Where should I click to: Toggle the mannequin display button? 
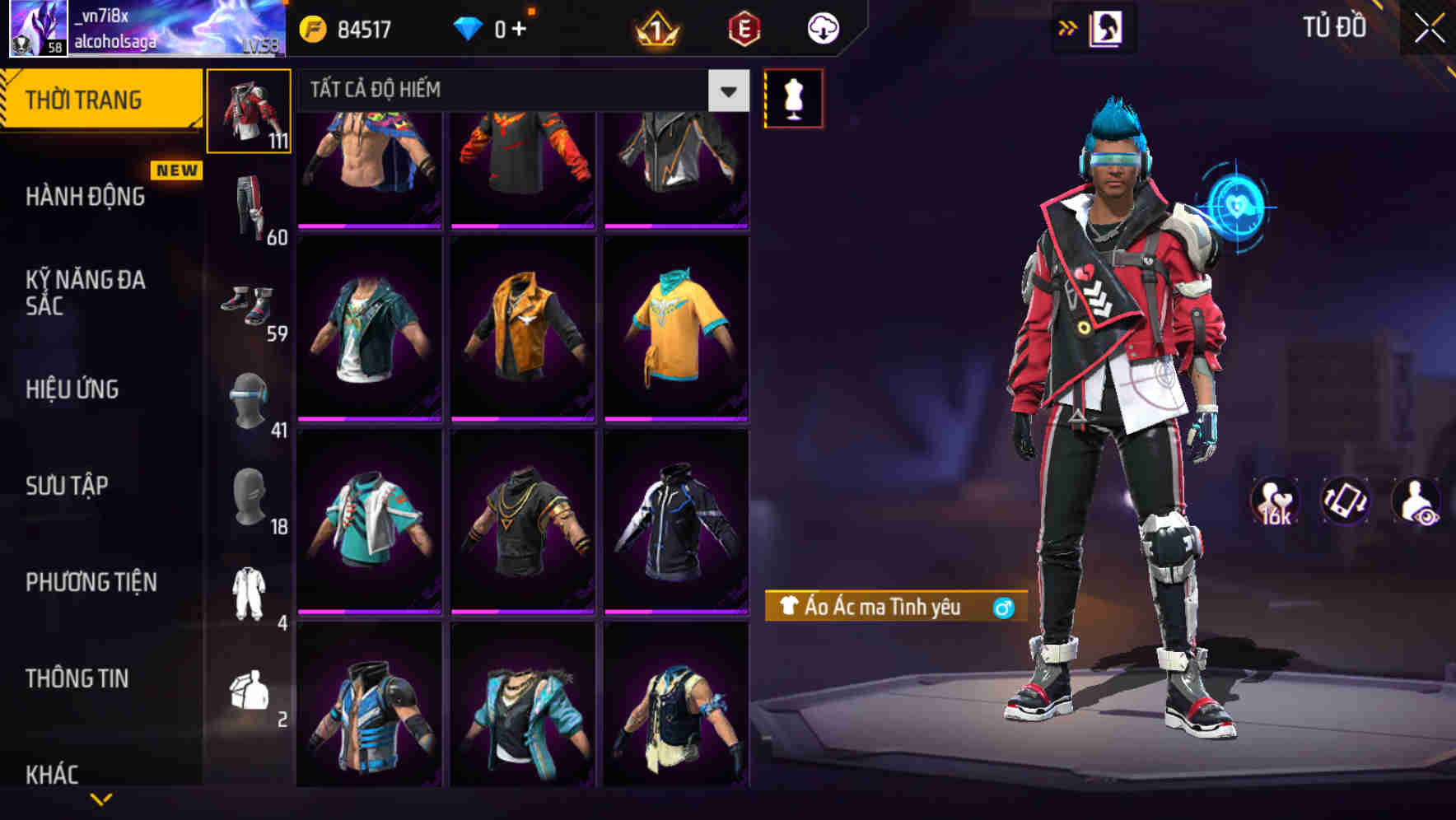pos(793,98)
